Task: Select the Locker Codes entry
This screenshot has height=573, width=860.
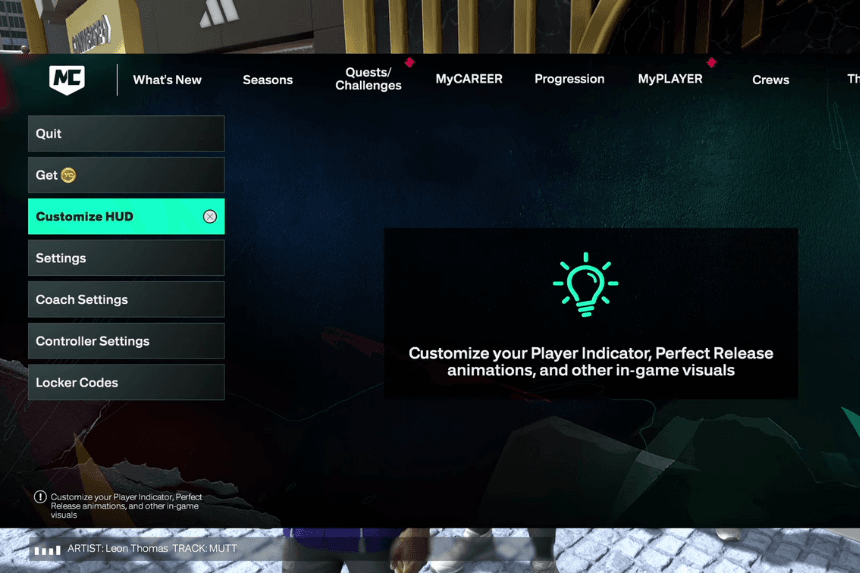Action: point(126,383)
